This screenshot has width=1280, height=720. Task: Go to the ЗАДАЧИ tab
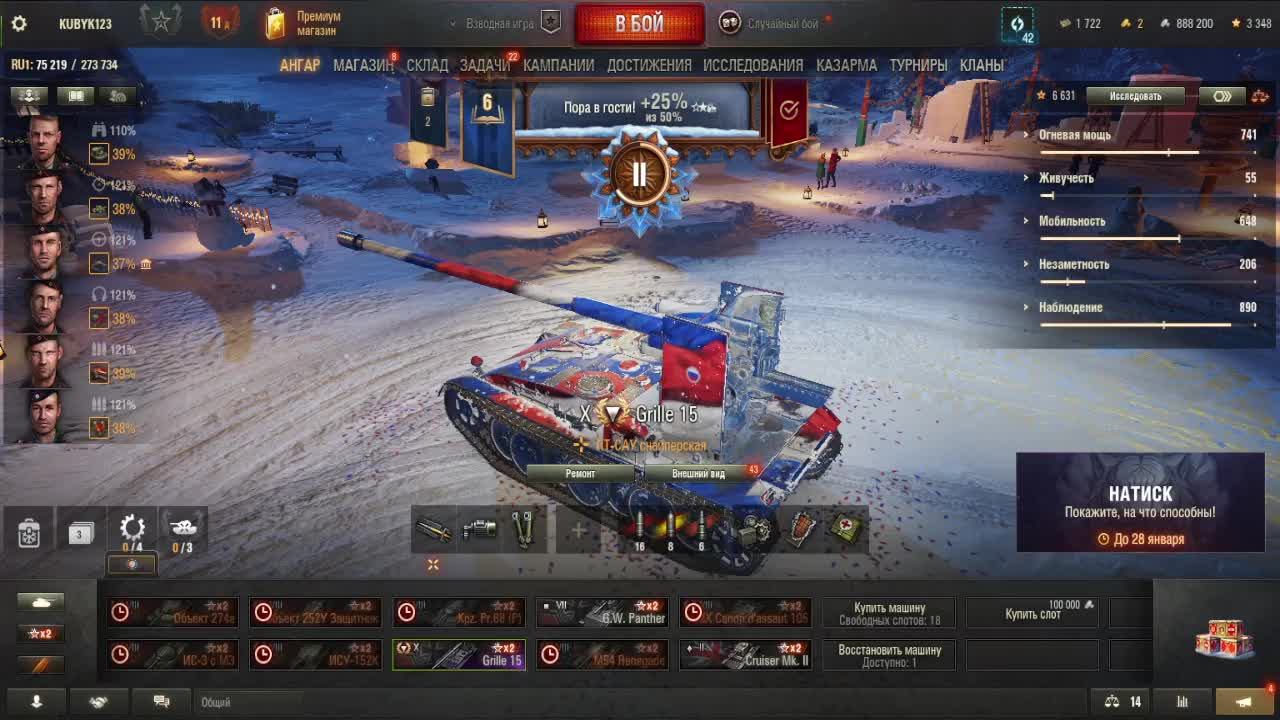click(484, 65)
